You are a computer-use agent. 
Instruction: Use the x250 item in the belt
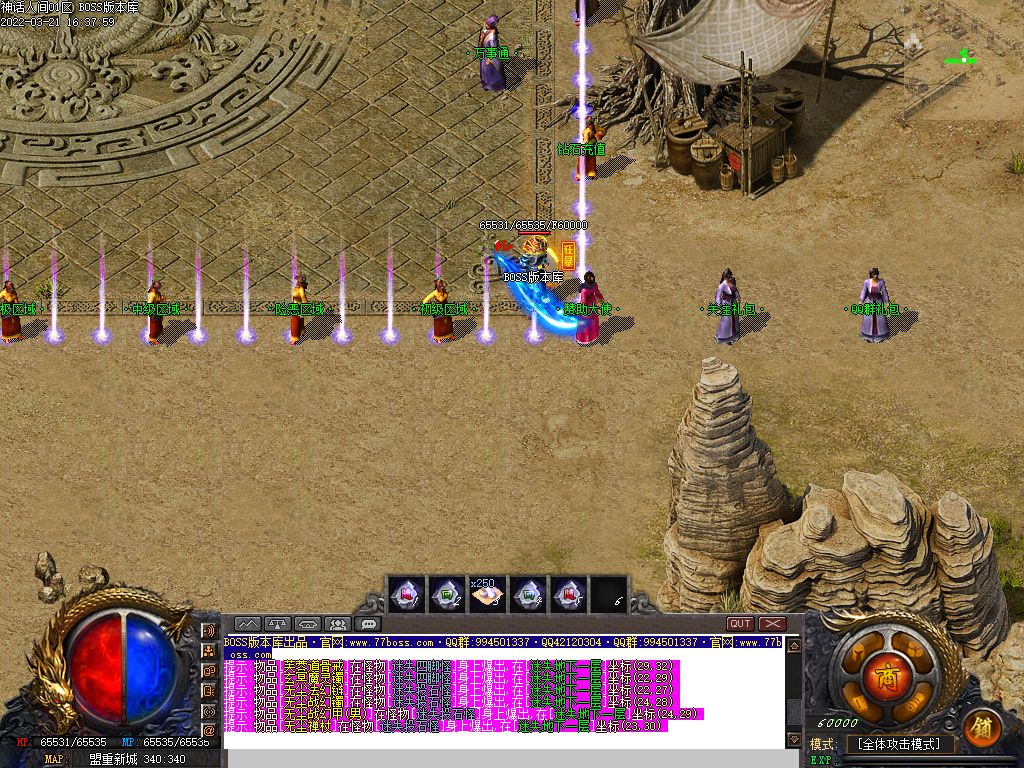(487, 595)
